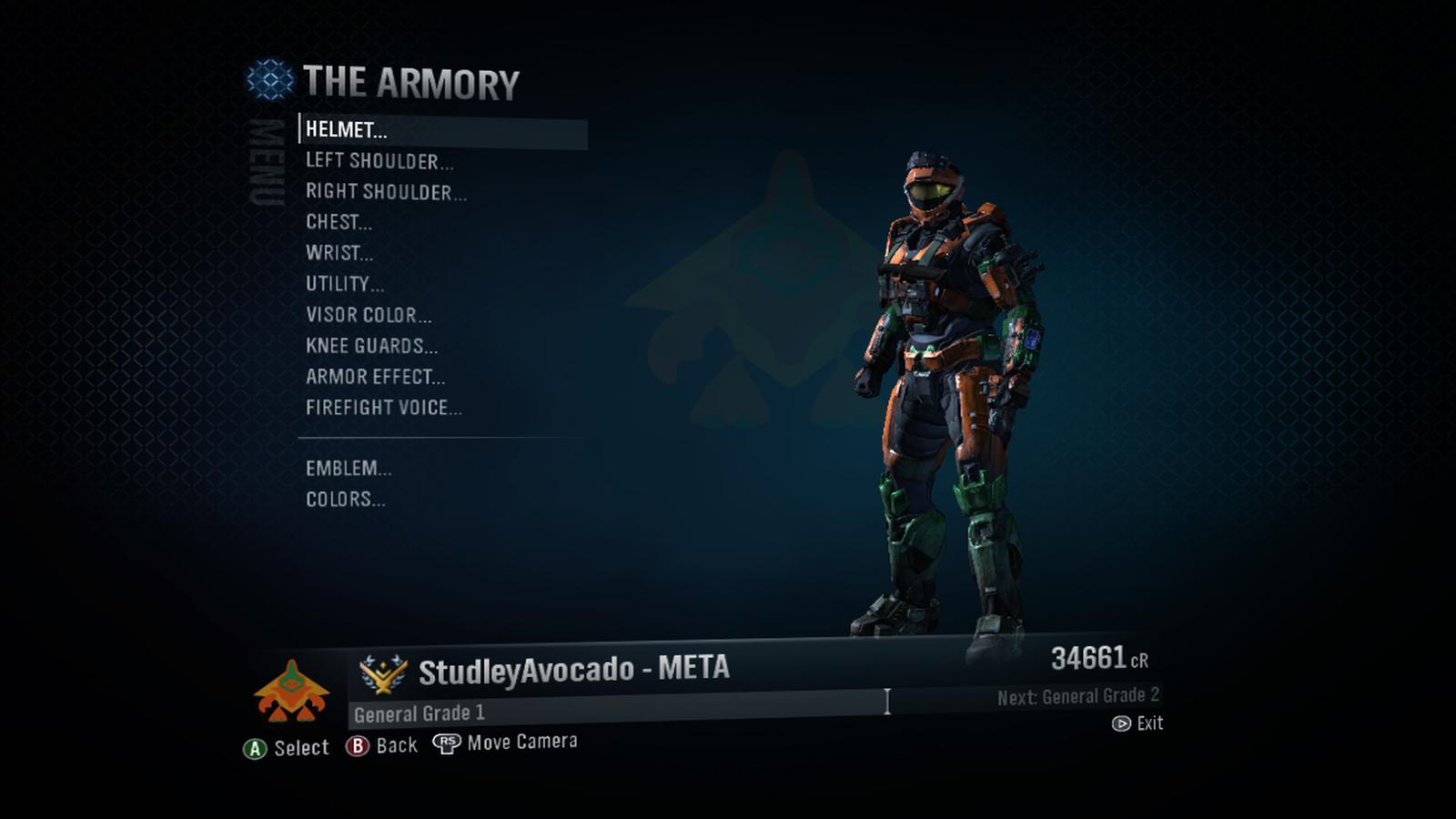Choose the Colors menu entry

(x=345, y=500)
